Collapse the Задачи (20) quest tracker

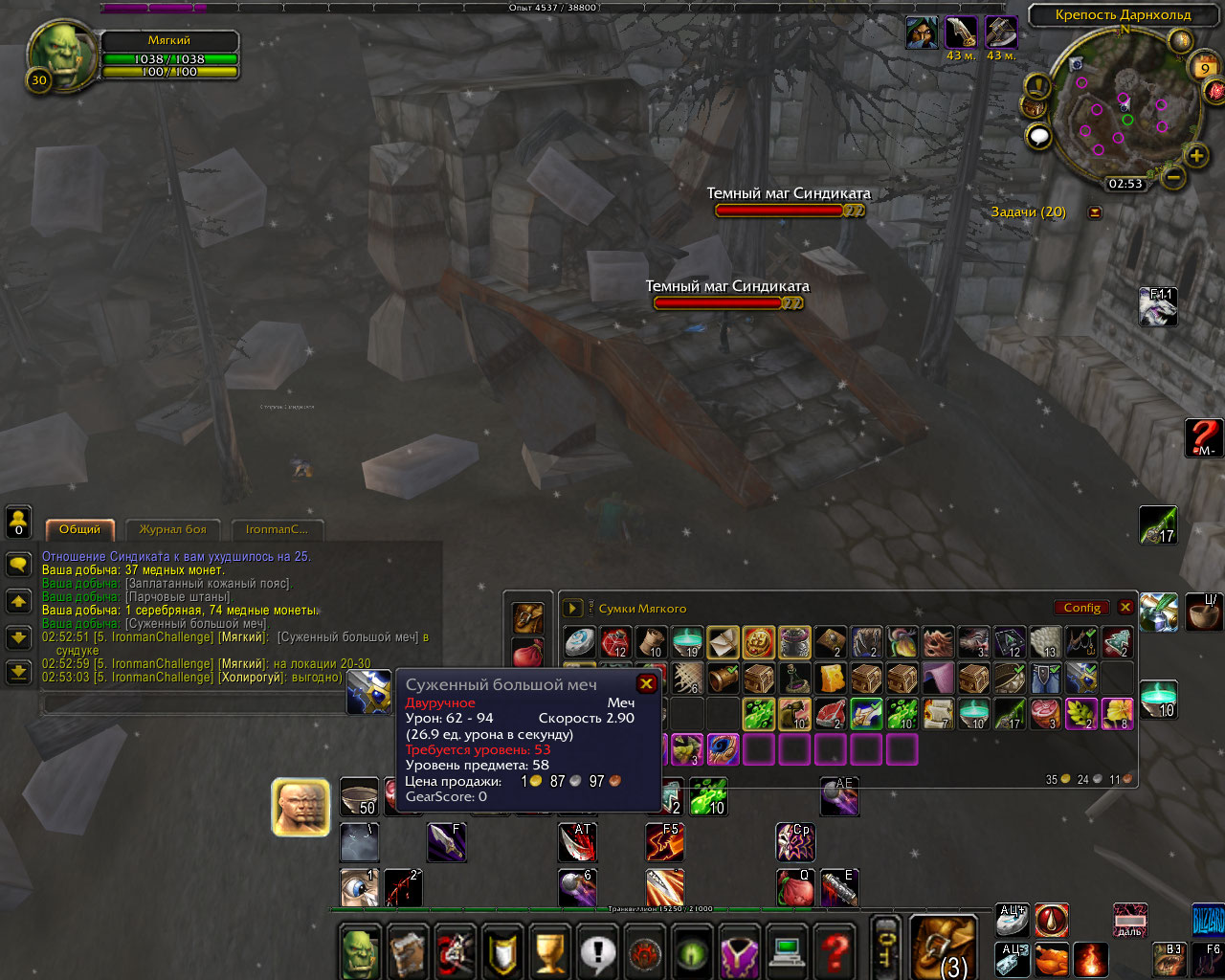pyautogui.click(x=1095, y=212)
